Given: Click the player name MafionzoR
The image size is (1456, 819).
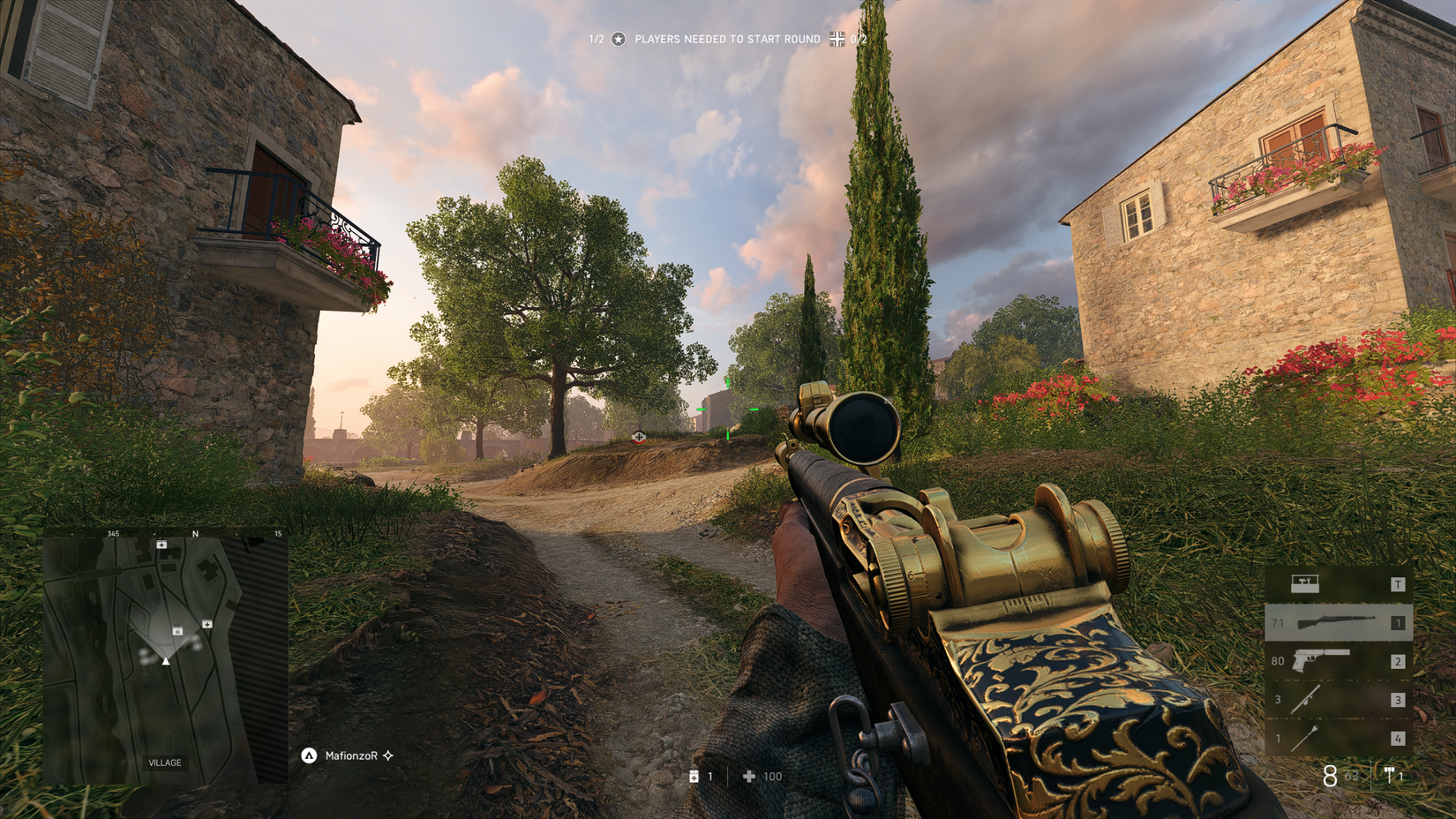Looking at the screenshot, I should point(353,755).
